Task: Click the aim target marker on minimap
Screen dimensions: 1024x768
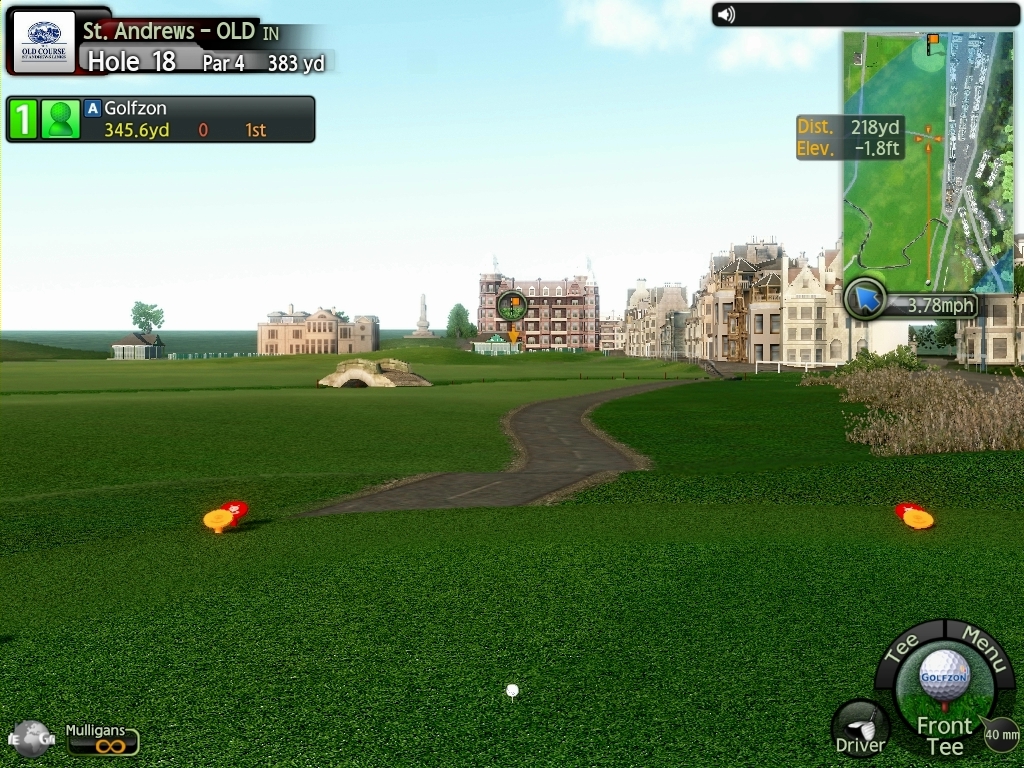Action: click(929, 138)
